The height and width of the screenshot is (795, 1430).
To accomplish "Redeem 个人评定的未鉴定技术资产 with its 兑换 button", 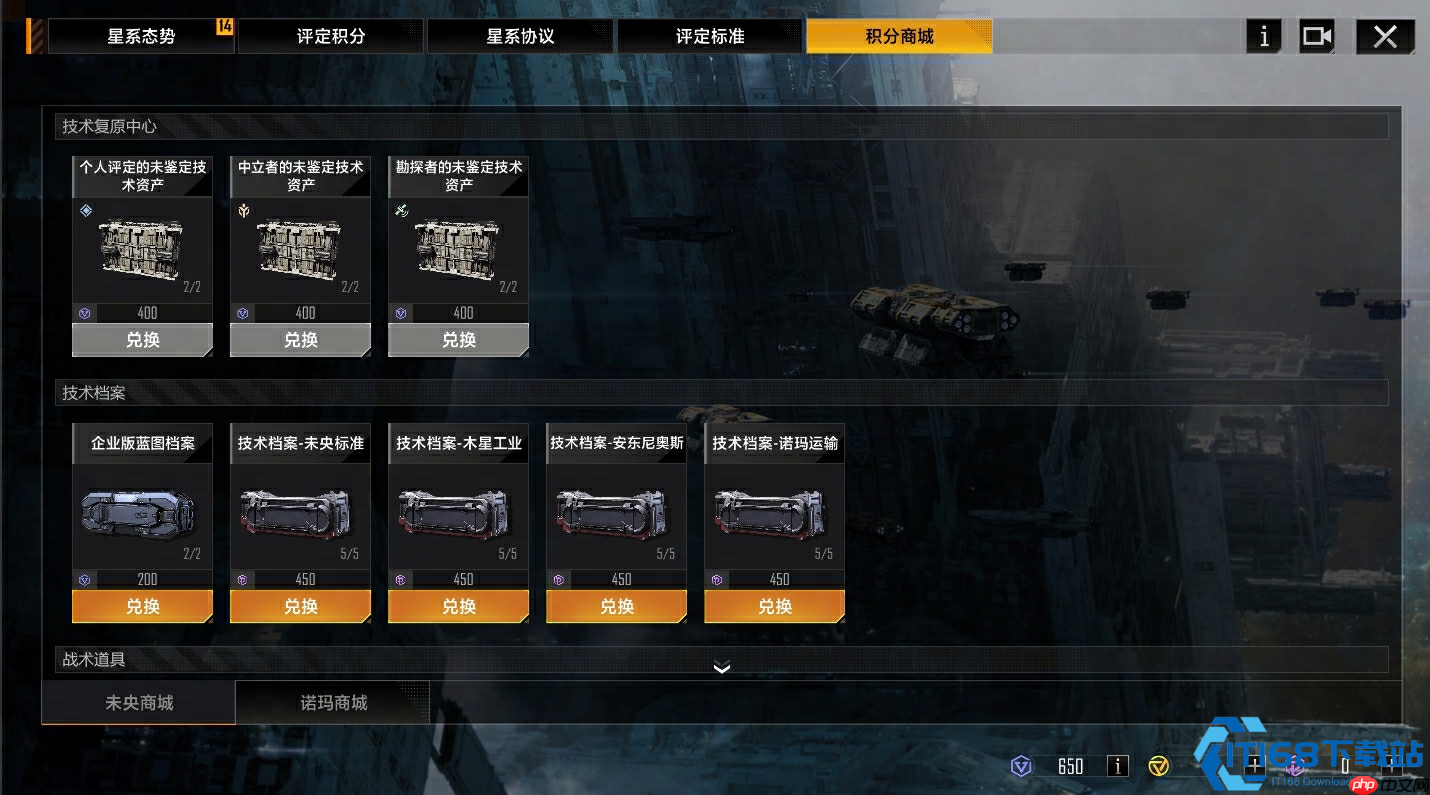I will pos(142,340).
